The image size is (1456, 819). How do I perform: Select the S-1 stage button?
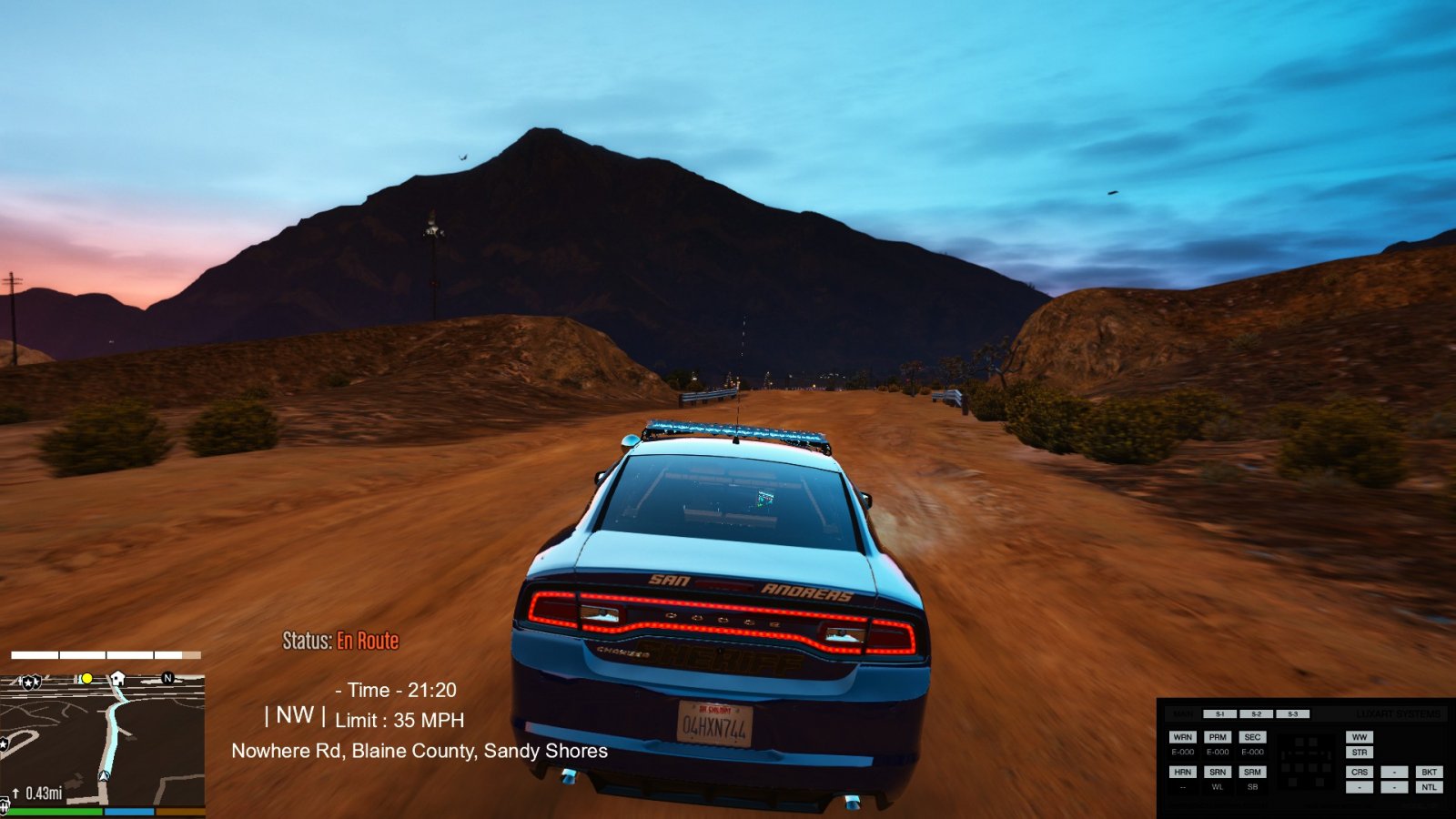(x=1219, y=714)
